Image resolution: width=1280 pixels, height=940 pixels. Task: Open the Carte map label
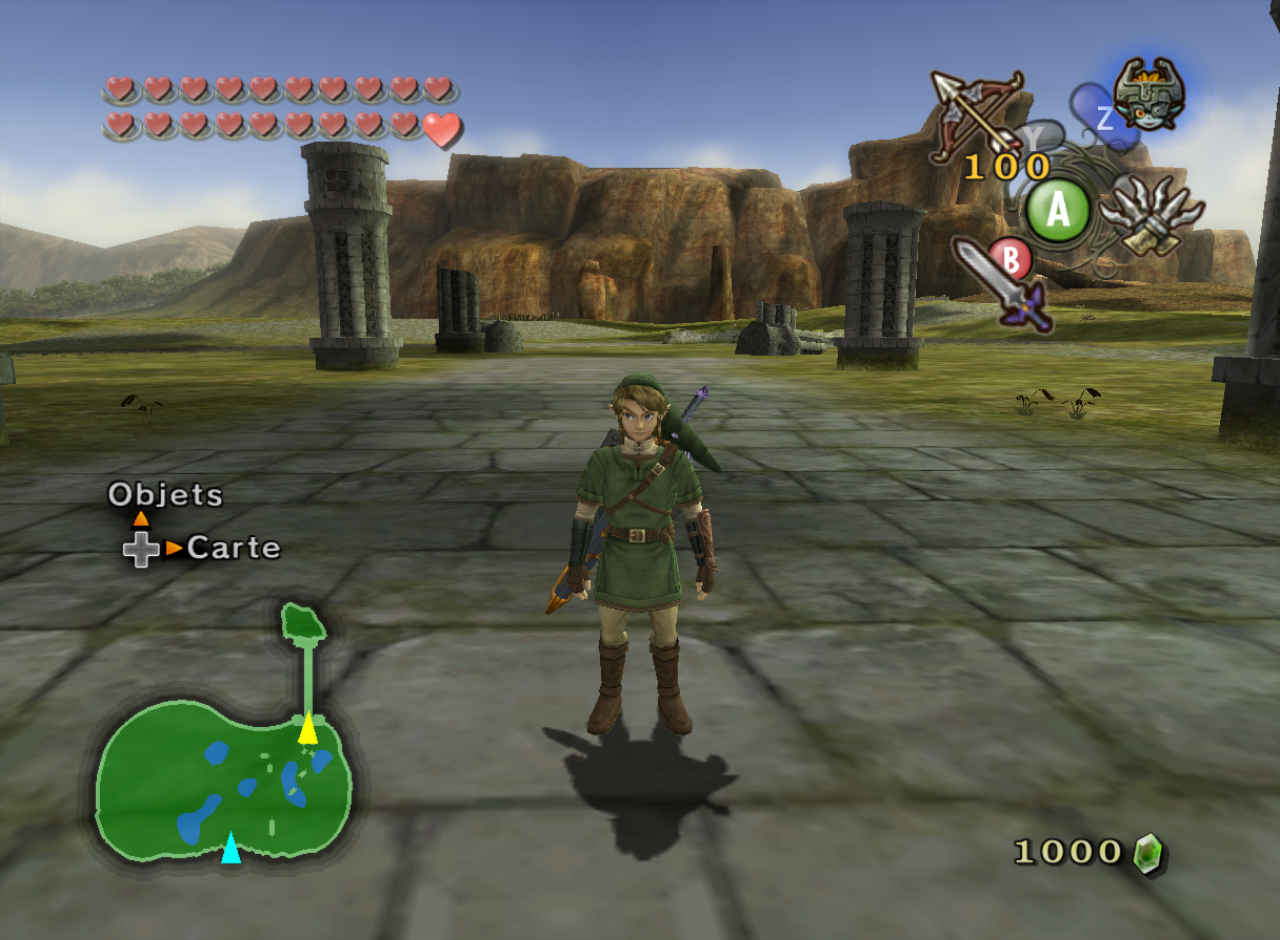click(x=233, y=547)
